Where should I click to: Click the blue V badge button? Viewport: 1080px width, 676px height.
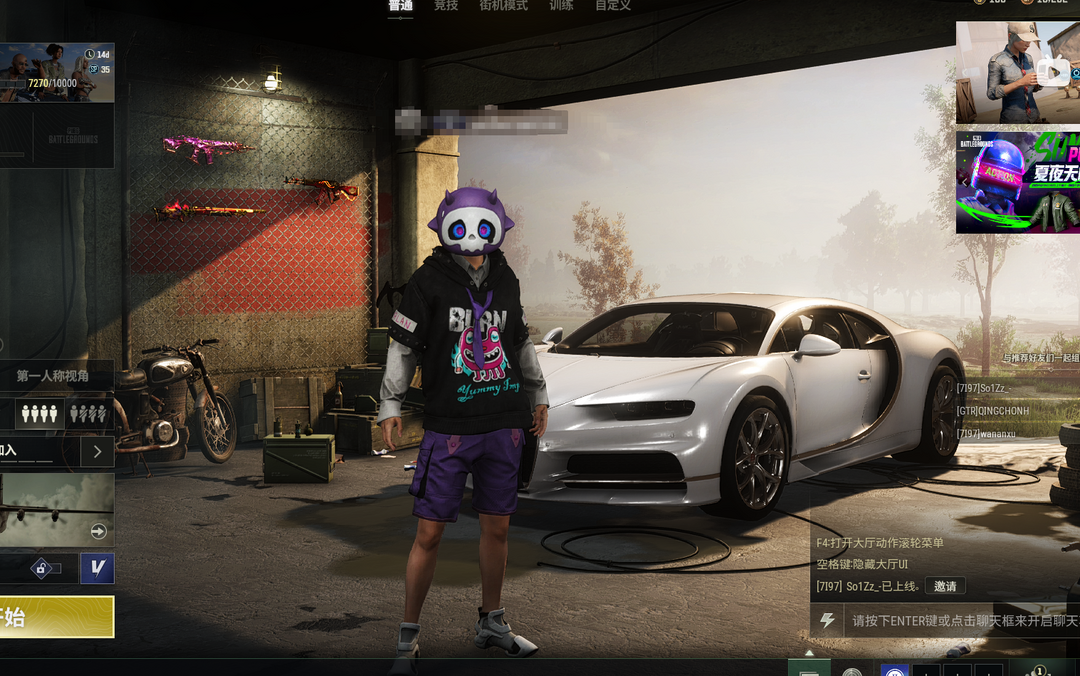pyautogui.click(x=97, y=568)
